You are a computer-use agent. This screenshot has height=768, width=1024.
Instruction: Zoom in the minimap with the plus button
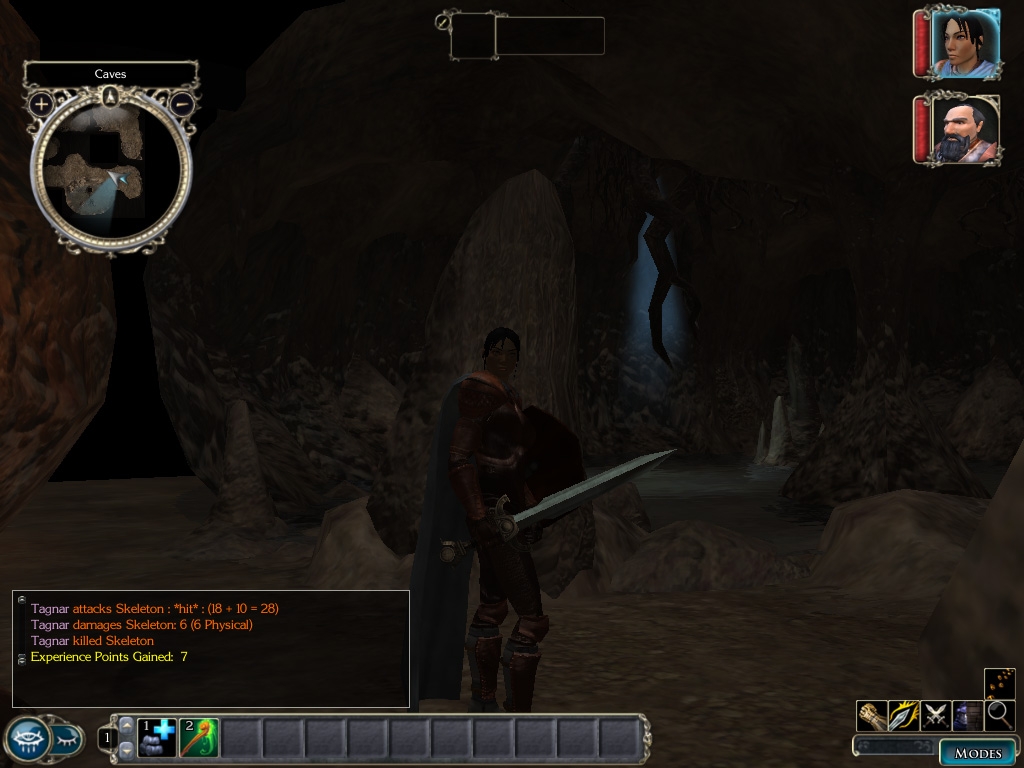pyautogui.click(x=41, y=103)
